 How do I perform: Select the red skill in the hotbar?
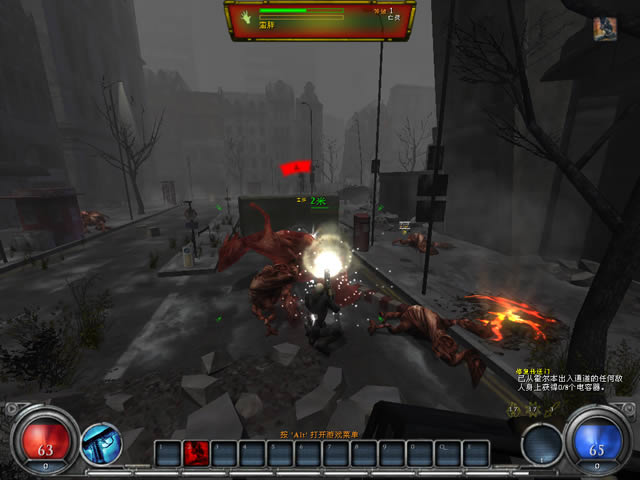[196, 453]
